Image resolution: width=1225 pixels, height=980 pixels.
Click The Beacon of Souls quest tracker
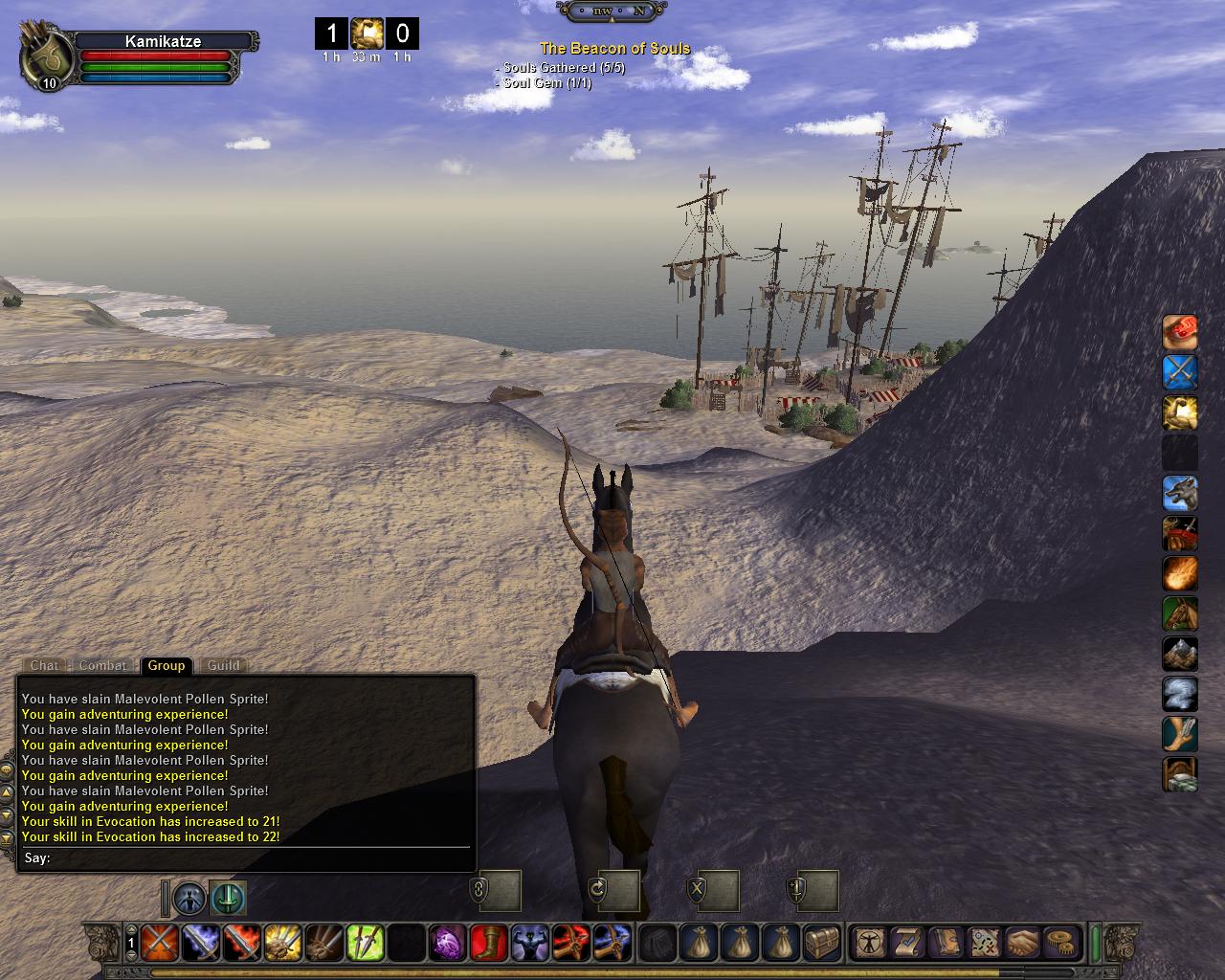coord(614,48)
